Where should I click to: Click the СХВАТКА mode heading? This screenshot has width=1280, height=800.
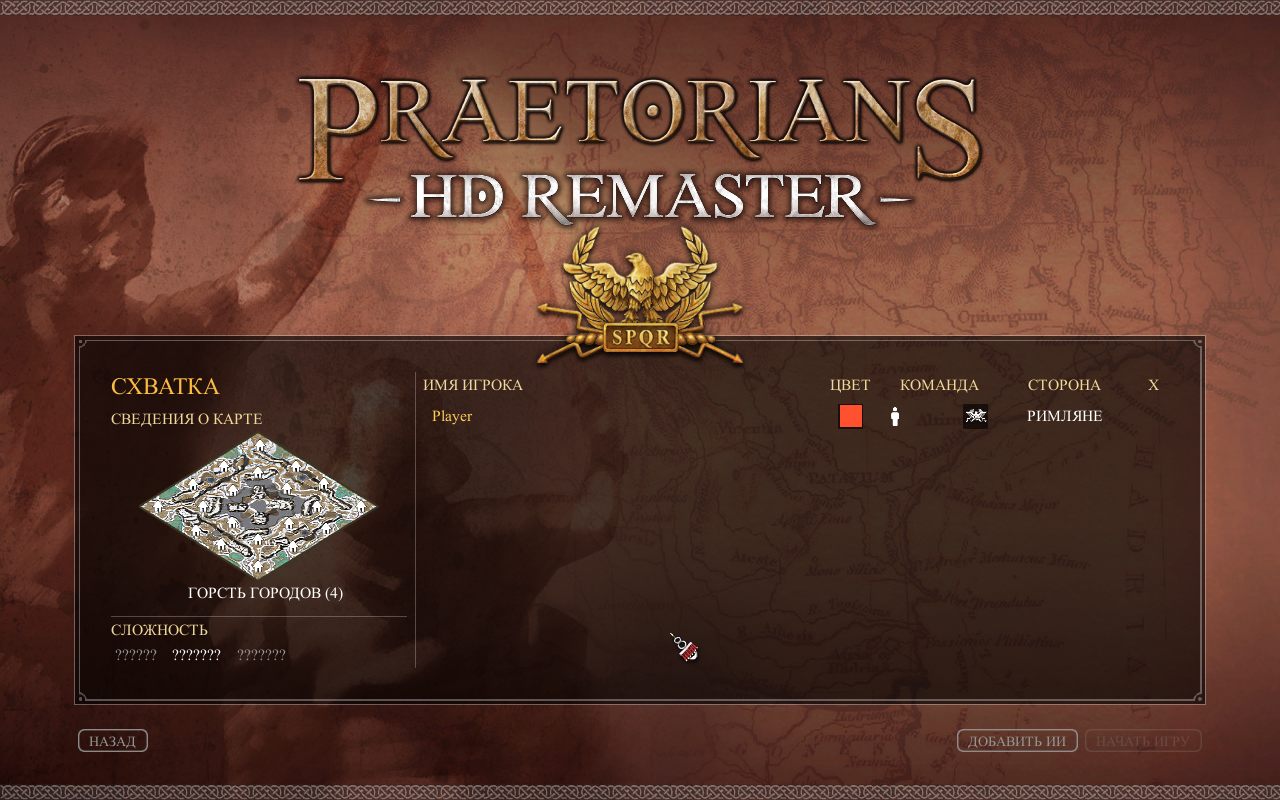pos(166,386)
